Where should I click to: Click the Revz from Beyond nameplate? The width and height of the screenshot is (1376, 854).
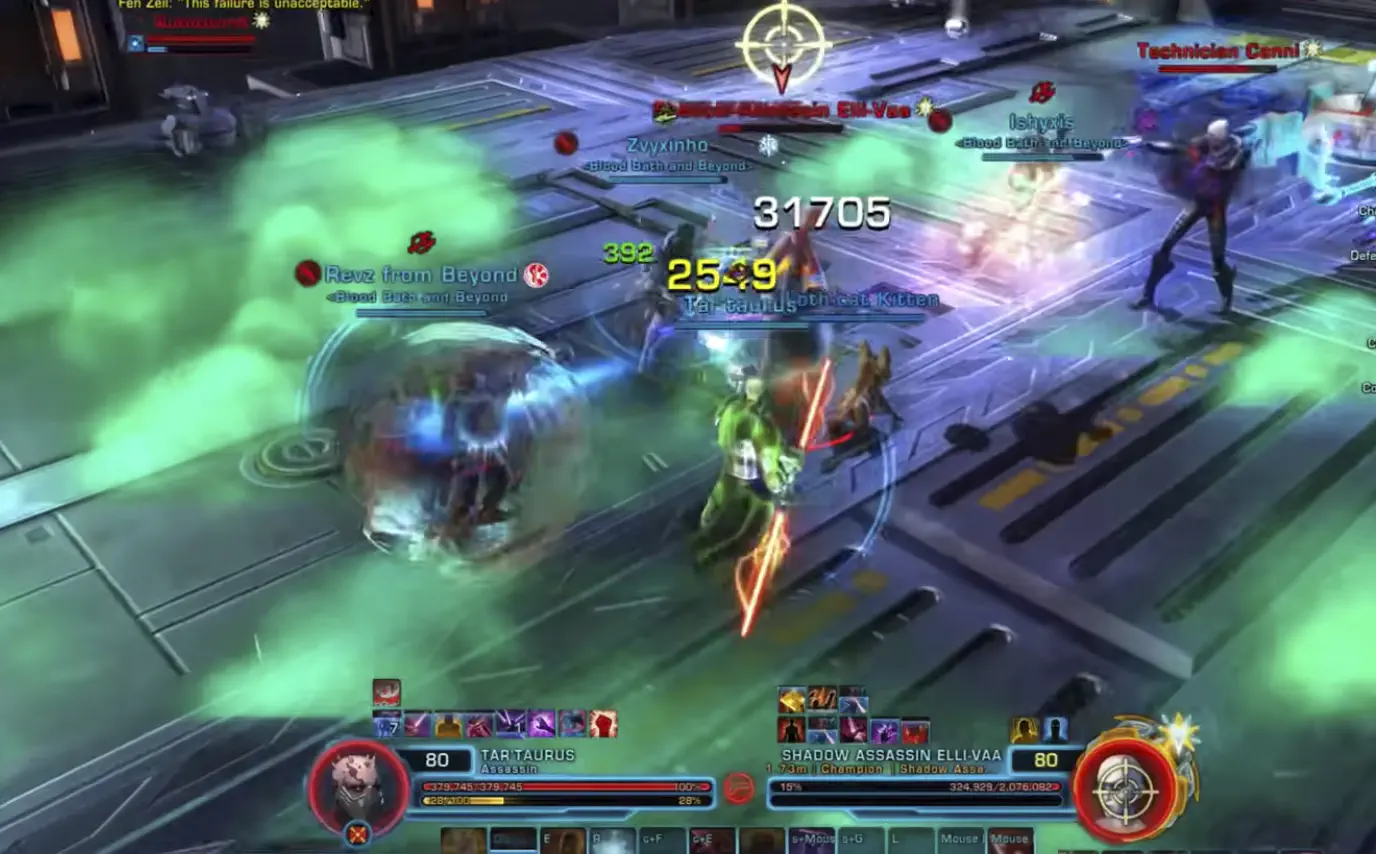tap(420, 273)
